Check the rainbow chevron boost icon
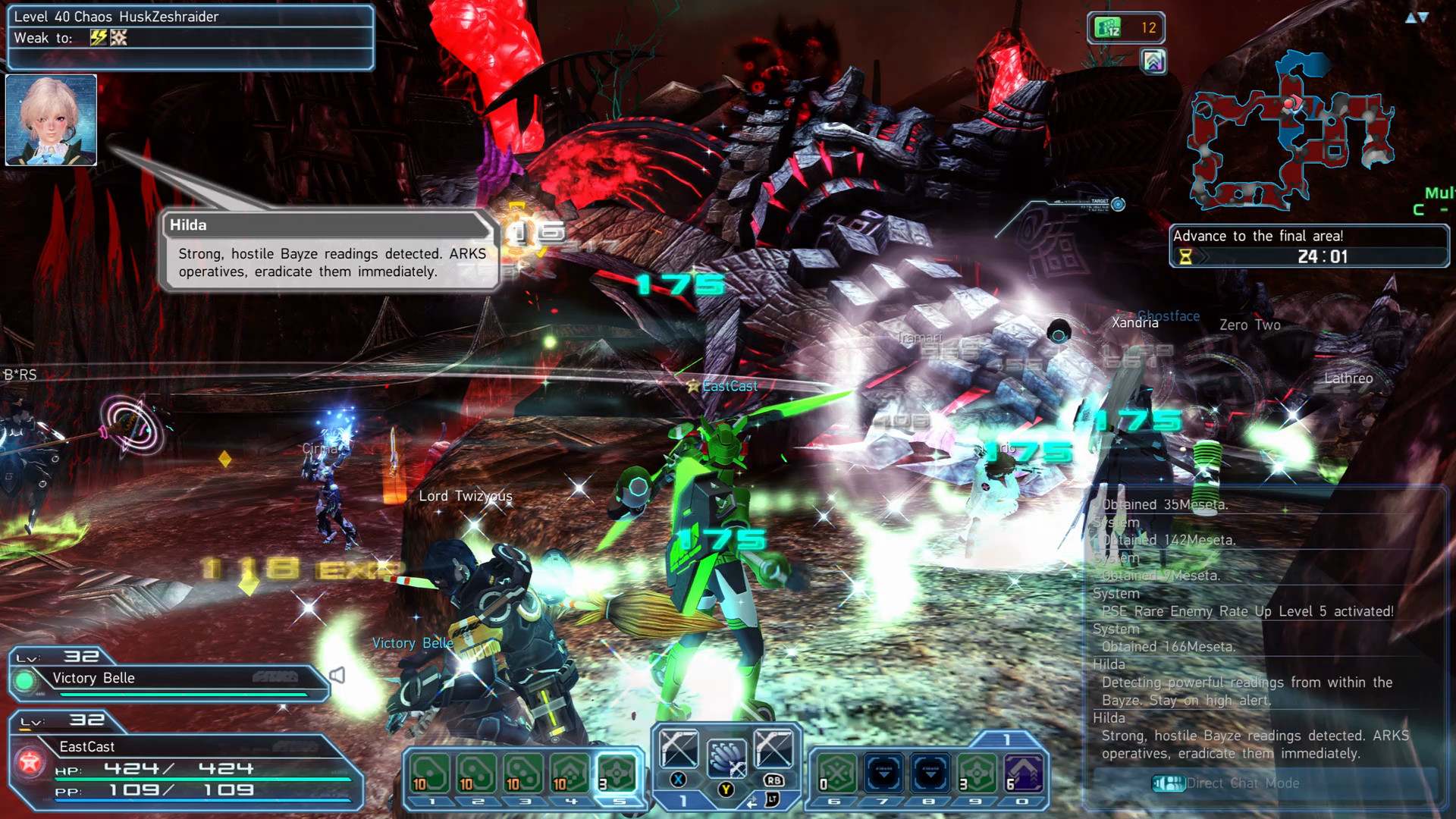This screenshot has width=1456, height=819. 1153,61
